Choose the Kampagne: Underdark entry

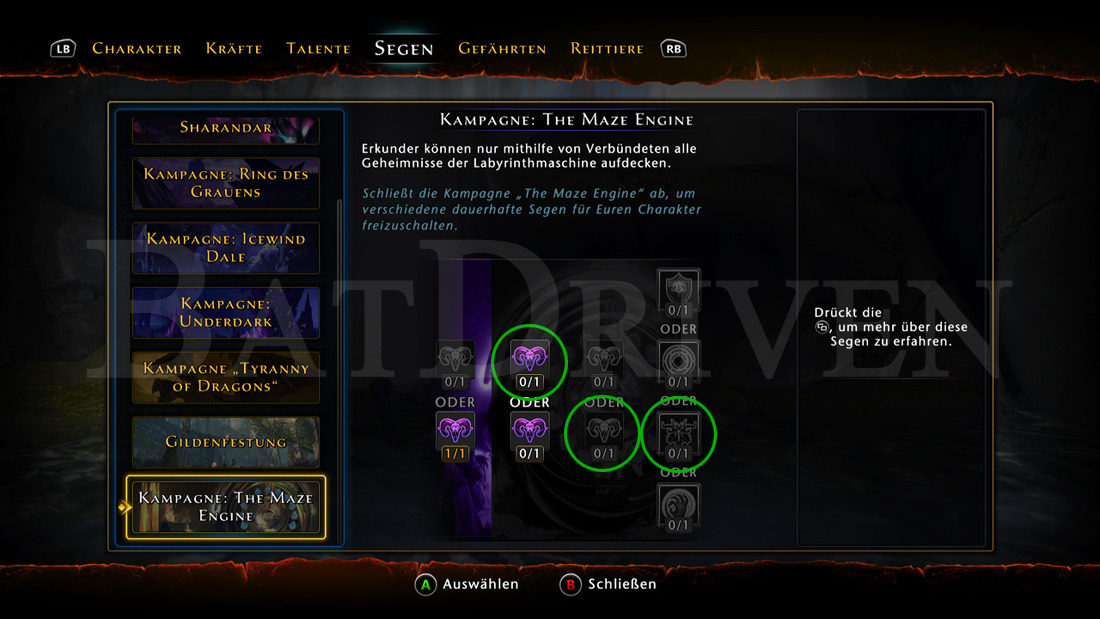226,312
